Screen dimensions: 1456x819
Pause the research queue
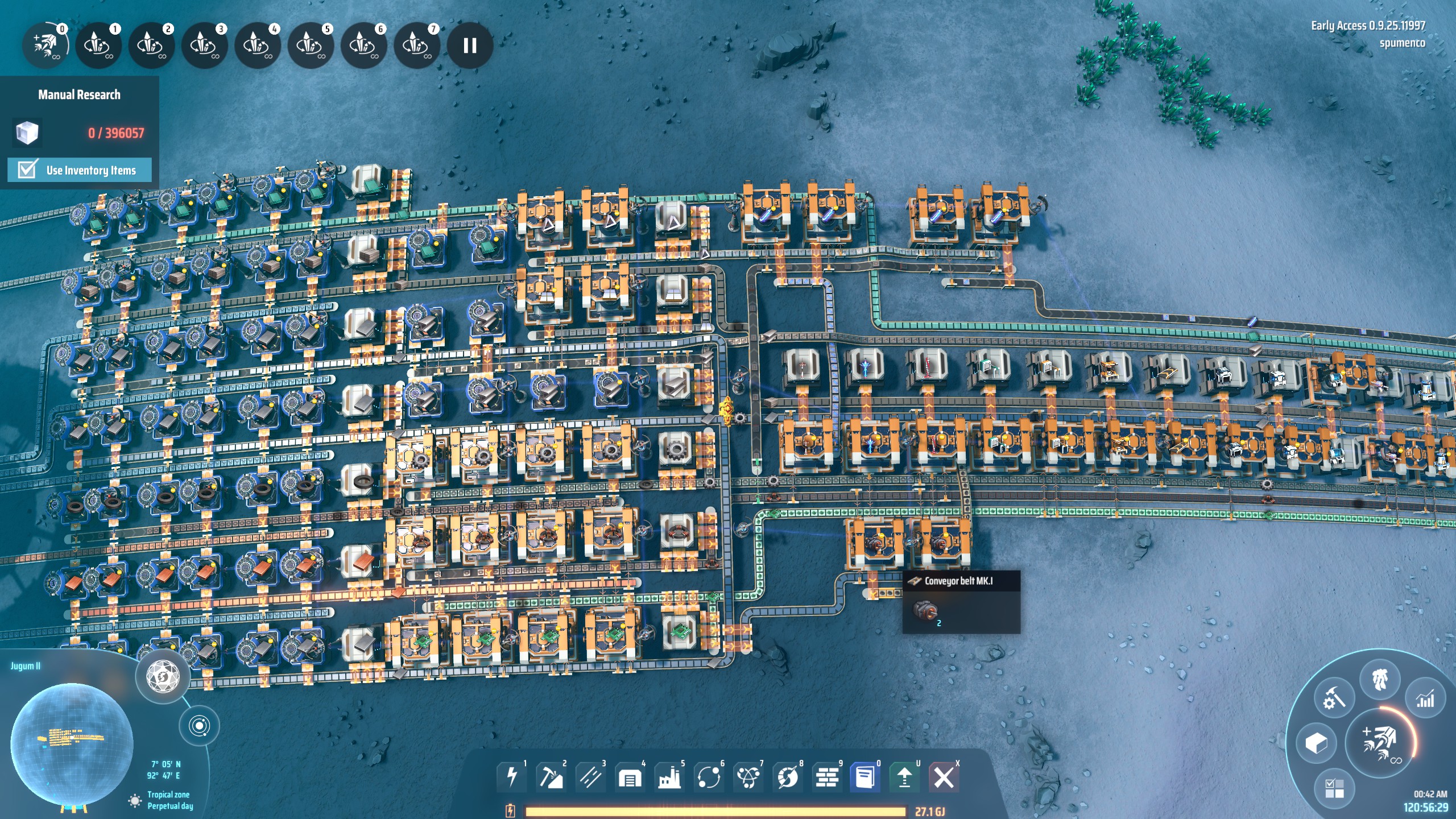(x=470, y=45)
